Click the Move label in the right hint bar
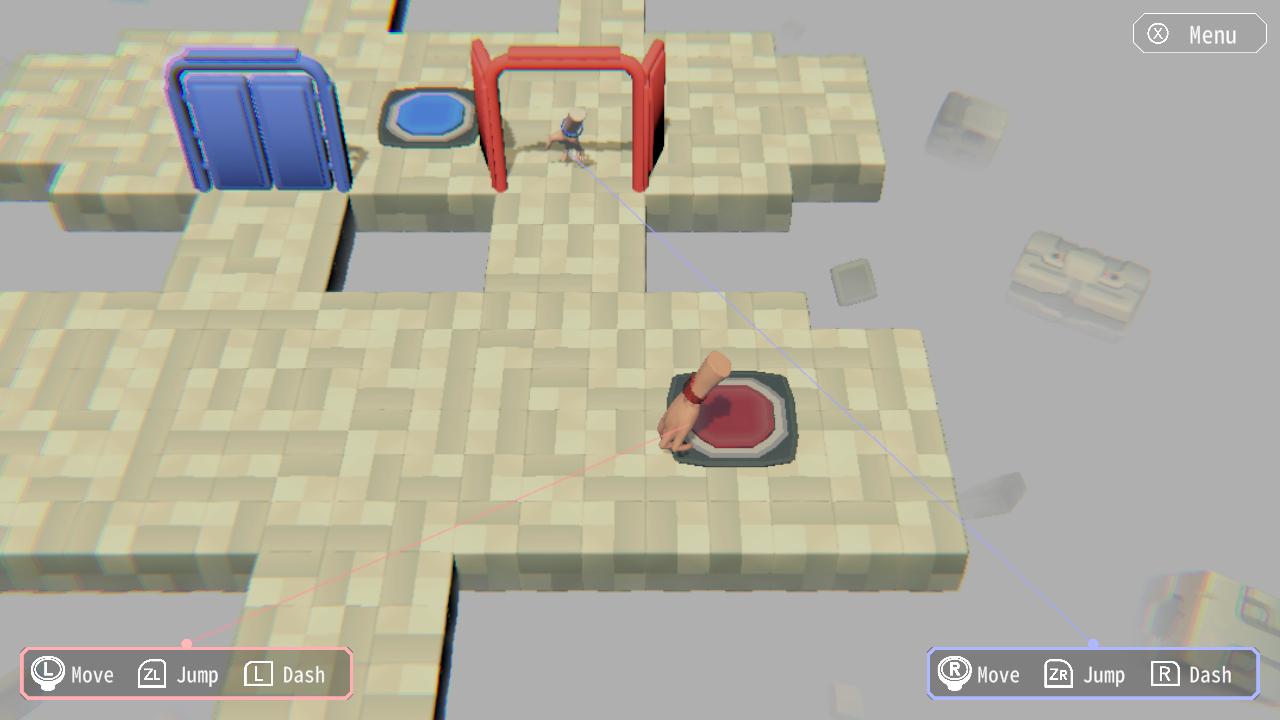This screenshot has width=1280, height=720. coord(997,674)
